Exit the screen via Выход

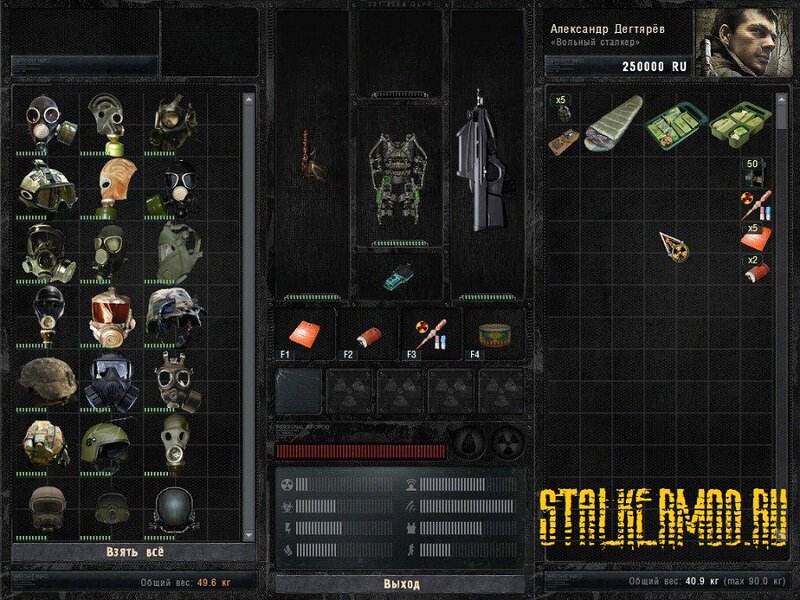coord(401,583)
